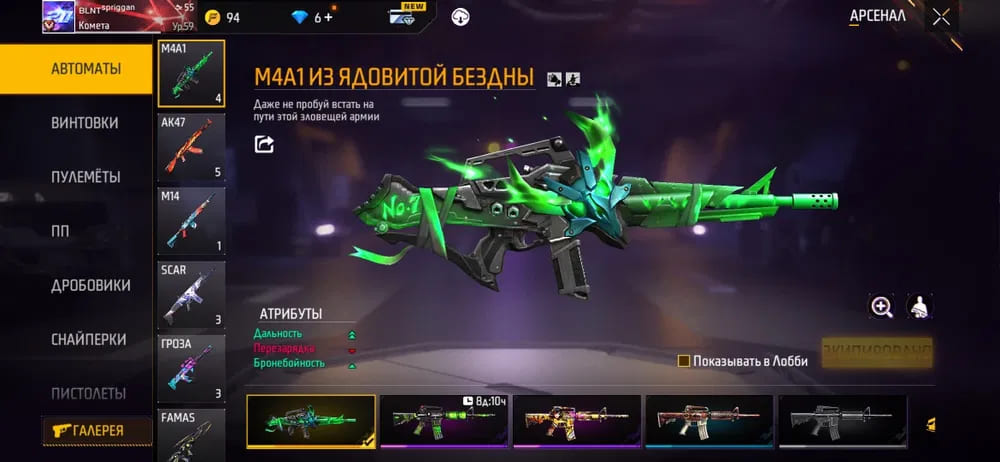Choose the default black M4A1 skin
Screen dimensions: 1000x462
pyautogui.click(x=842, y=420)
